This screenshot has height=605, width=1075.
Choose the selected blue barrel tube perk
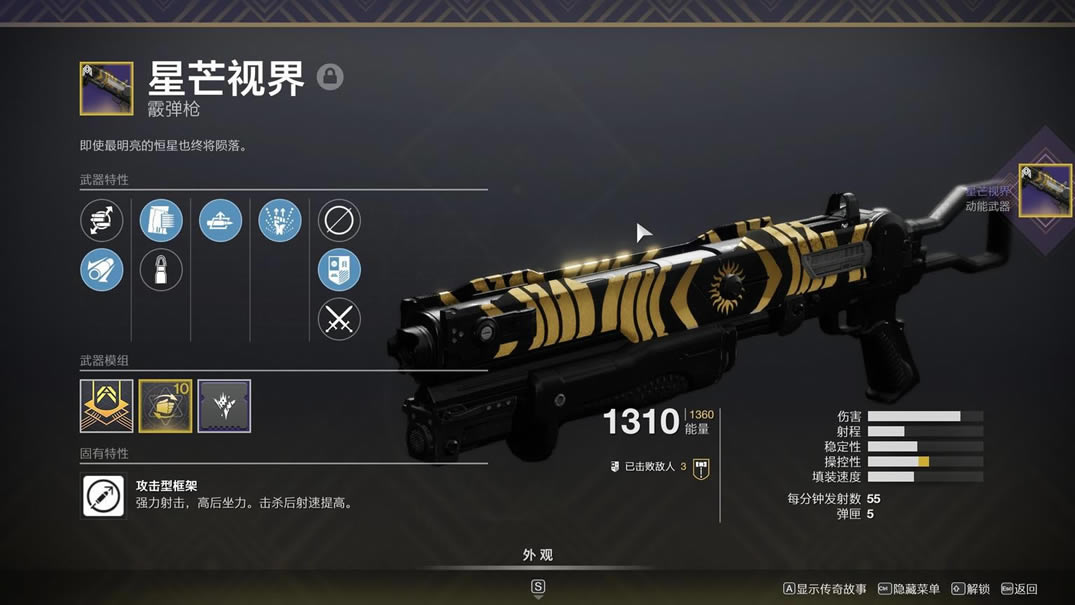pyautogui.click(x=102, y=270)
